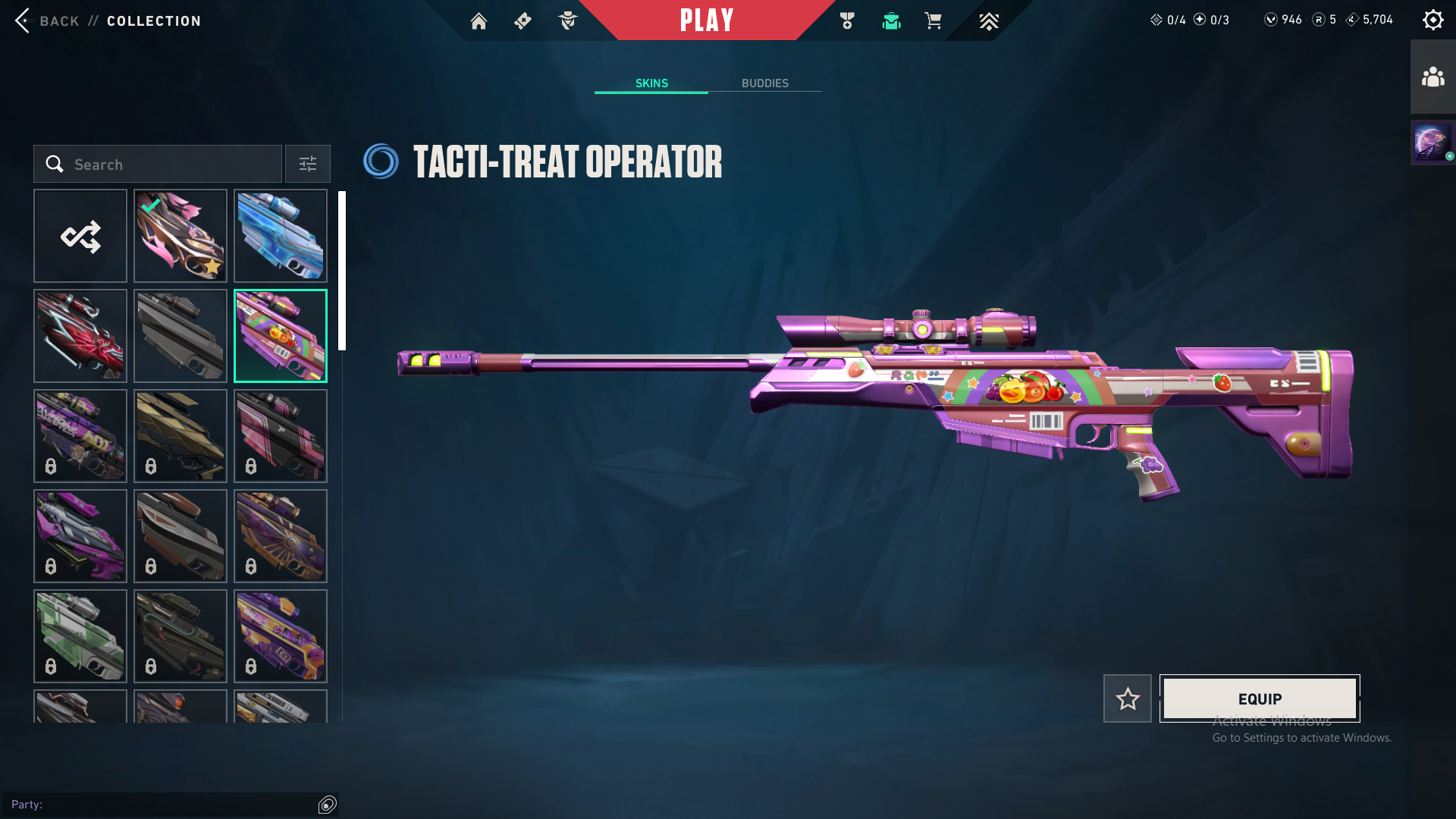Open the store shopping cart

pos(933,21)
